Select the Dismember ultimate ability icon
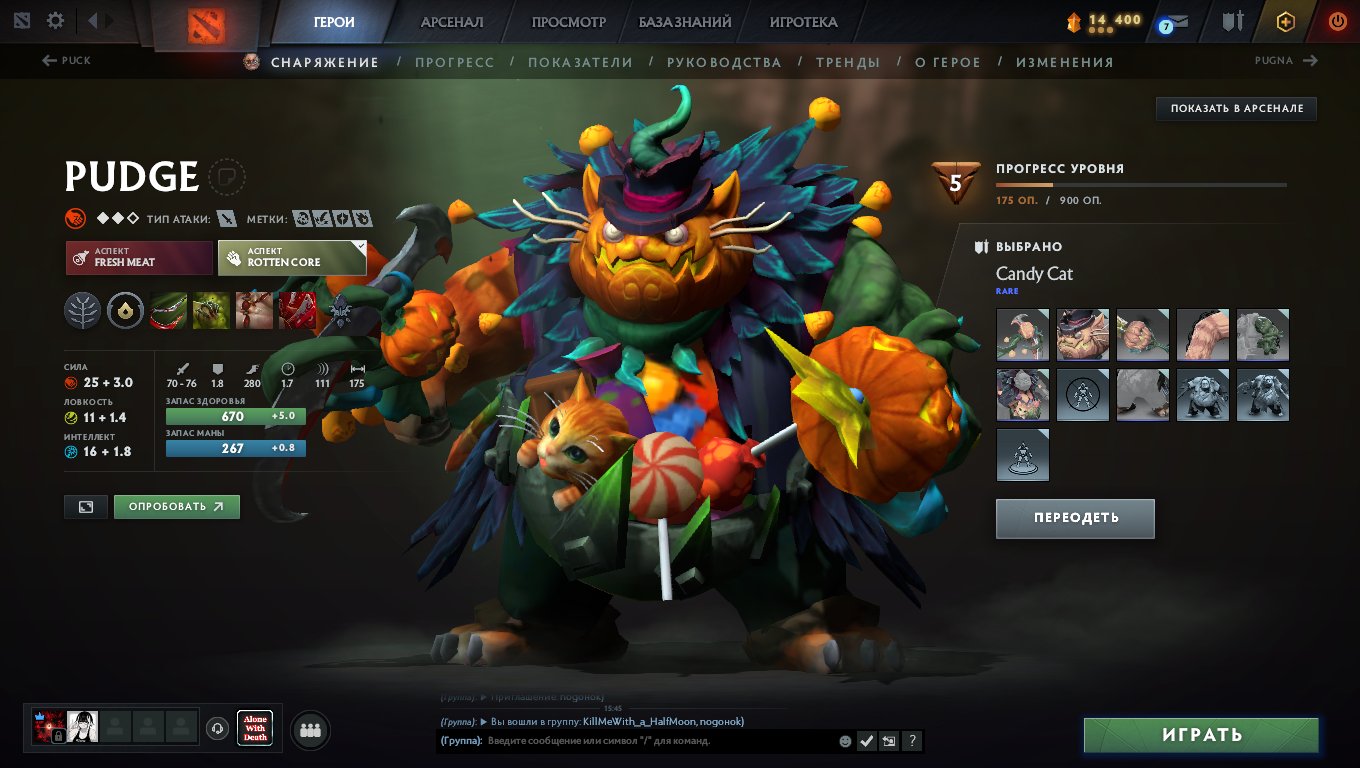The image size is (1360, 768). coord(297,310)
